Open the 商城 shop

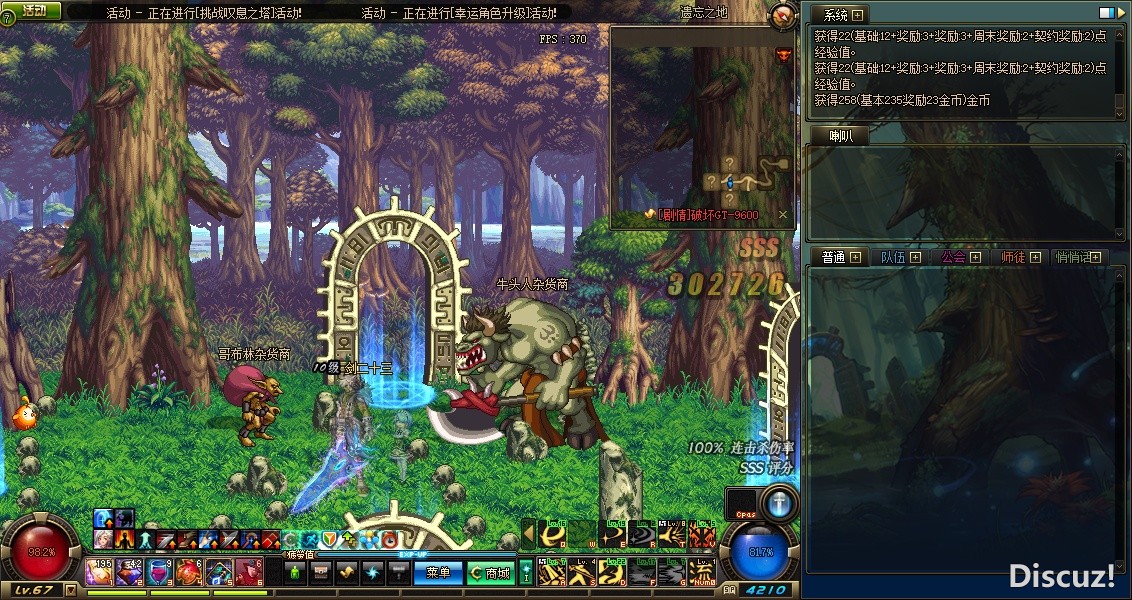click(x=491, y=573)
